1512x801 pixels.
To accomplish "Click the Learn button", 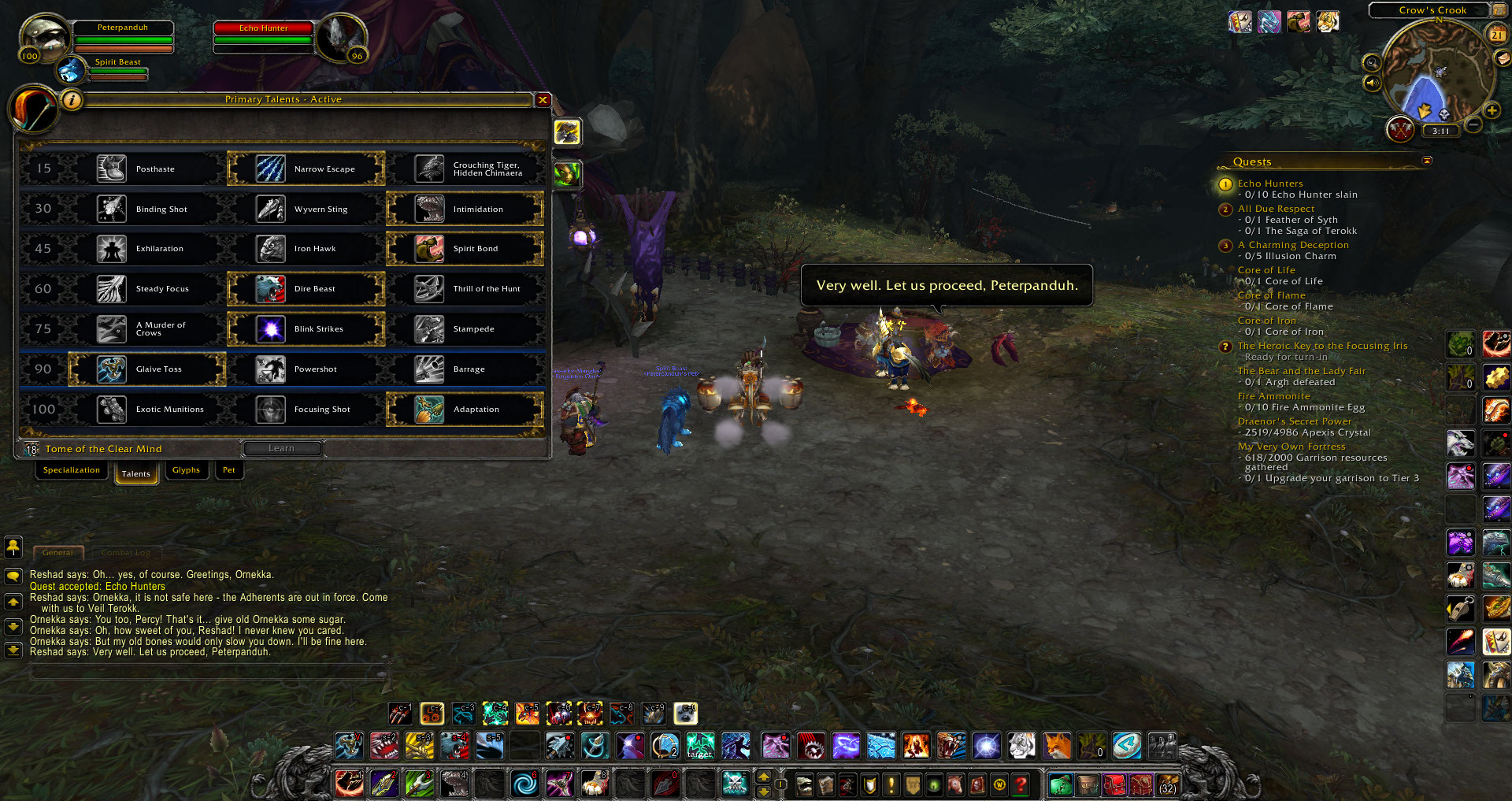I will [x=281, y=449].
